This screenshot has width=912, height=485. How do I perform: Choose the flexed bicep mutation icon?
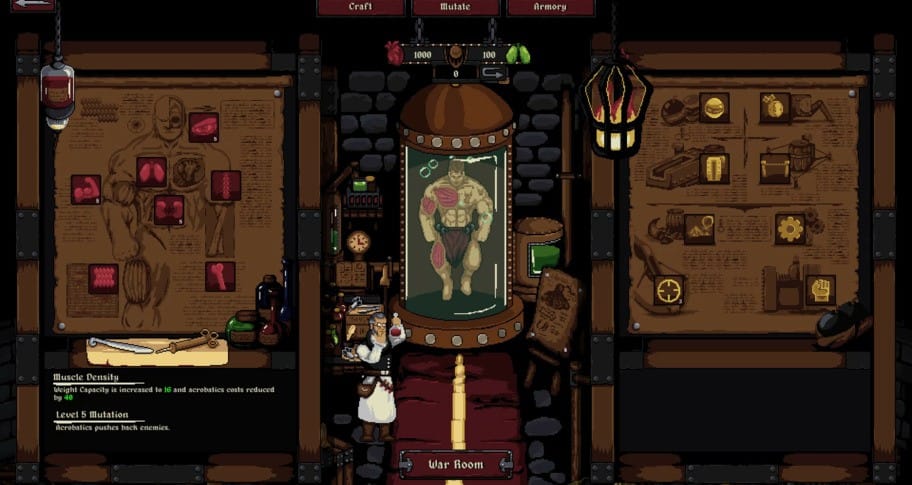86,189
